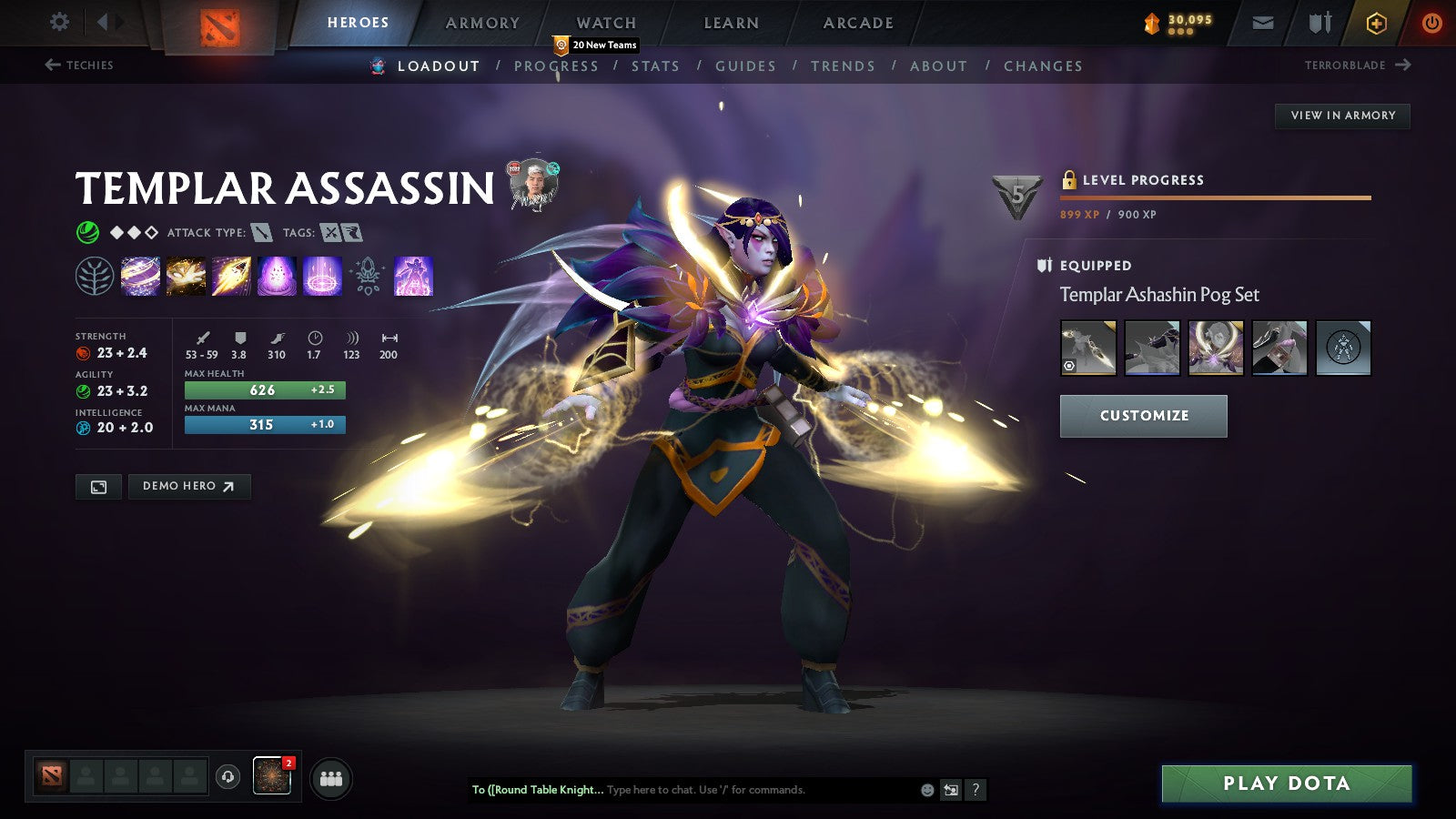Click VIEW IN ARMORY link
1456x819 pixels.
point(1341,116)
